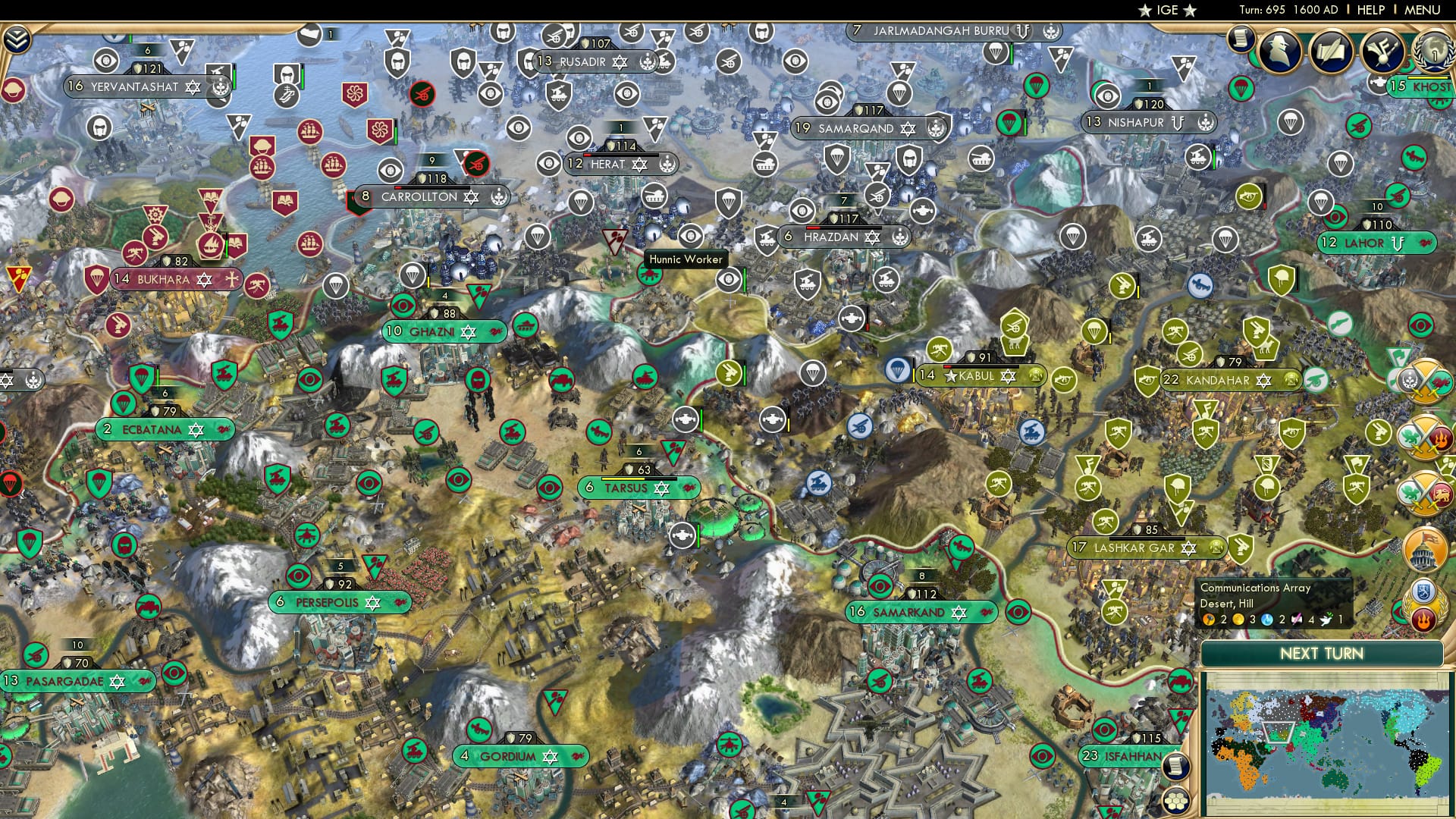Click the IGE star in the top bar

(x=1146, y=11)
